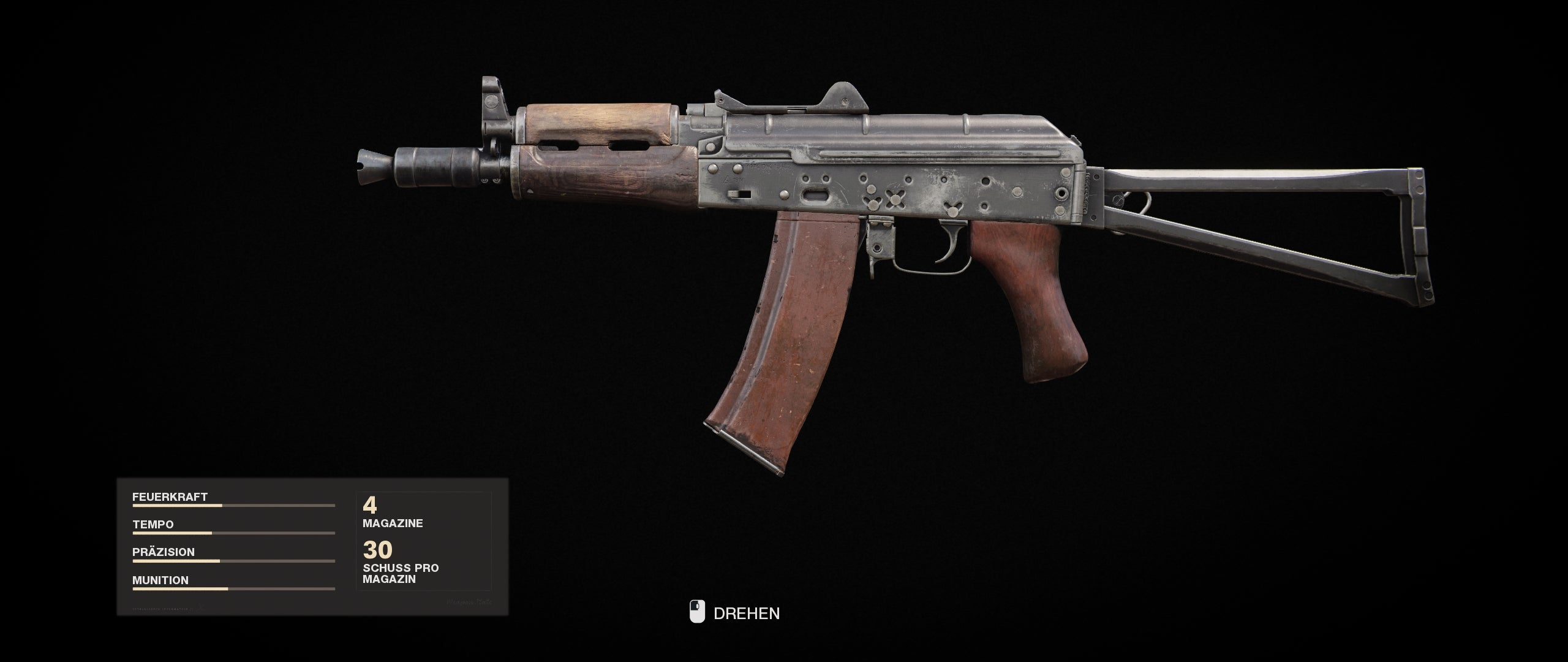Click the PRÄZISION stat label
This screenshot has height=662, width=1568.
pos(162,552)
